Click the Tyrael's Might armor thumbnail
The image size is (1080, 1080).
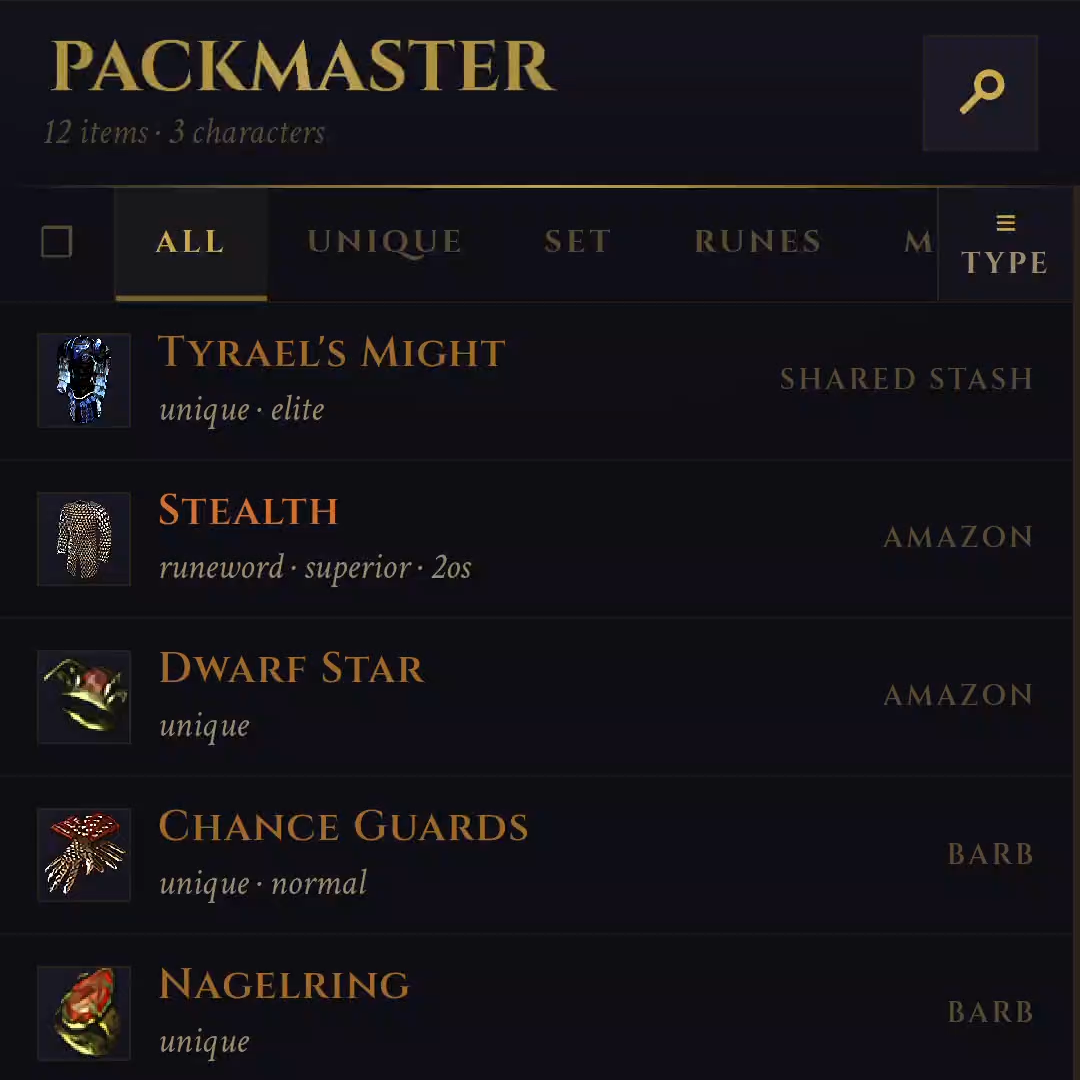[x=84, y=380]
